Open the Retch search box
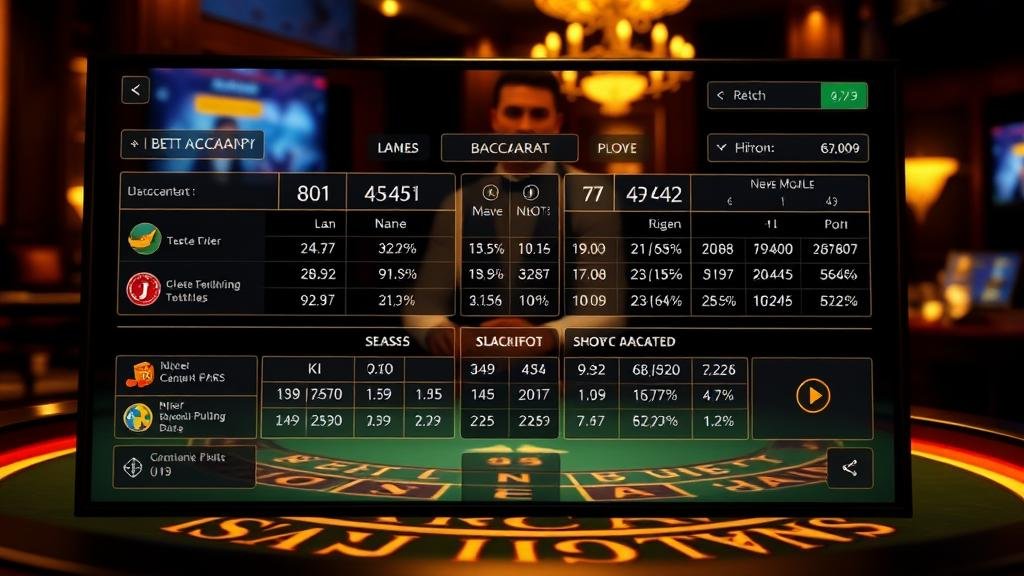 tap(764, 96)
